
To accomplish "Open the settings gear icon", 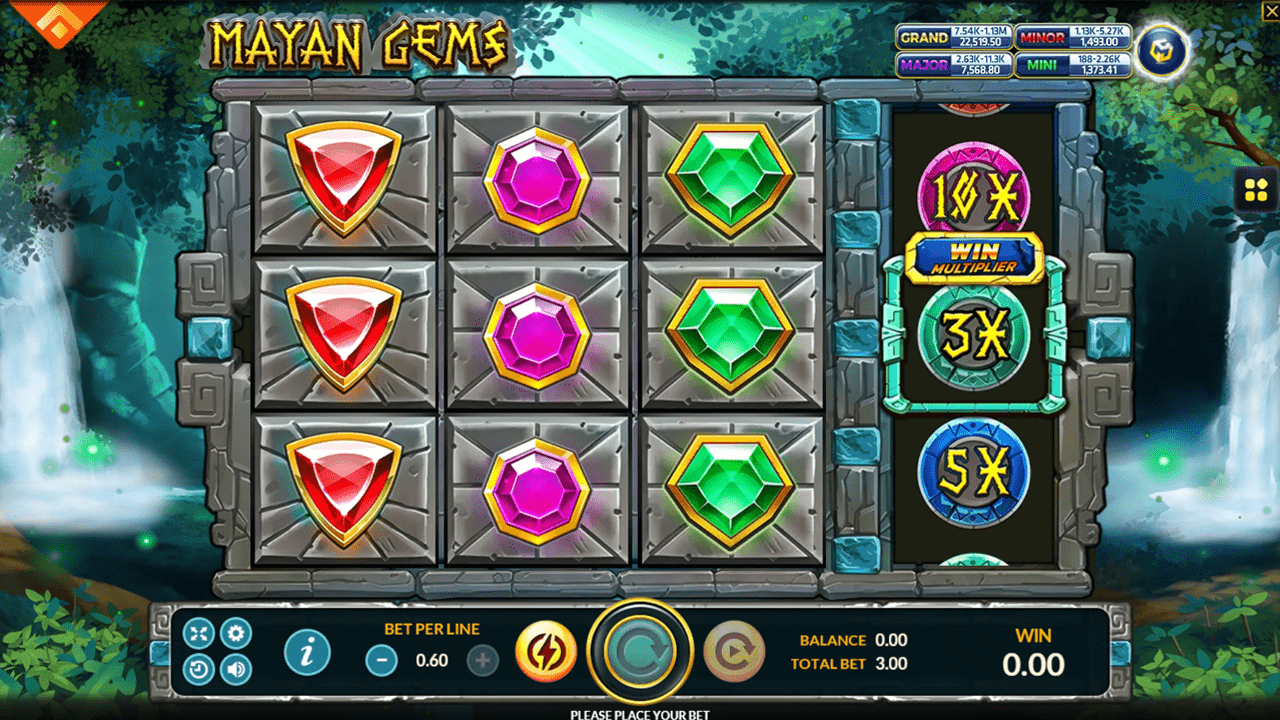I will [x=236, y=633].
